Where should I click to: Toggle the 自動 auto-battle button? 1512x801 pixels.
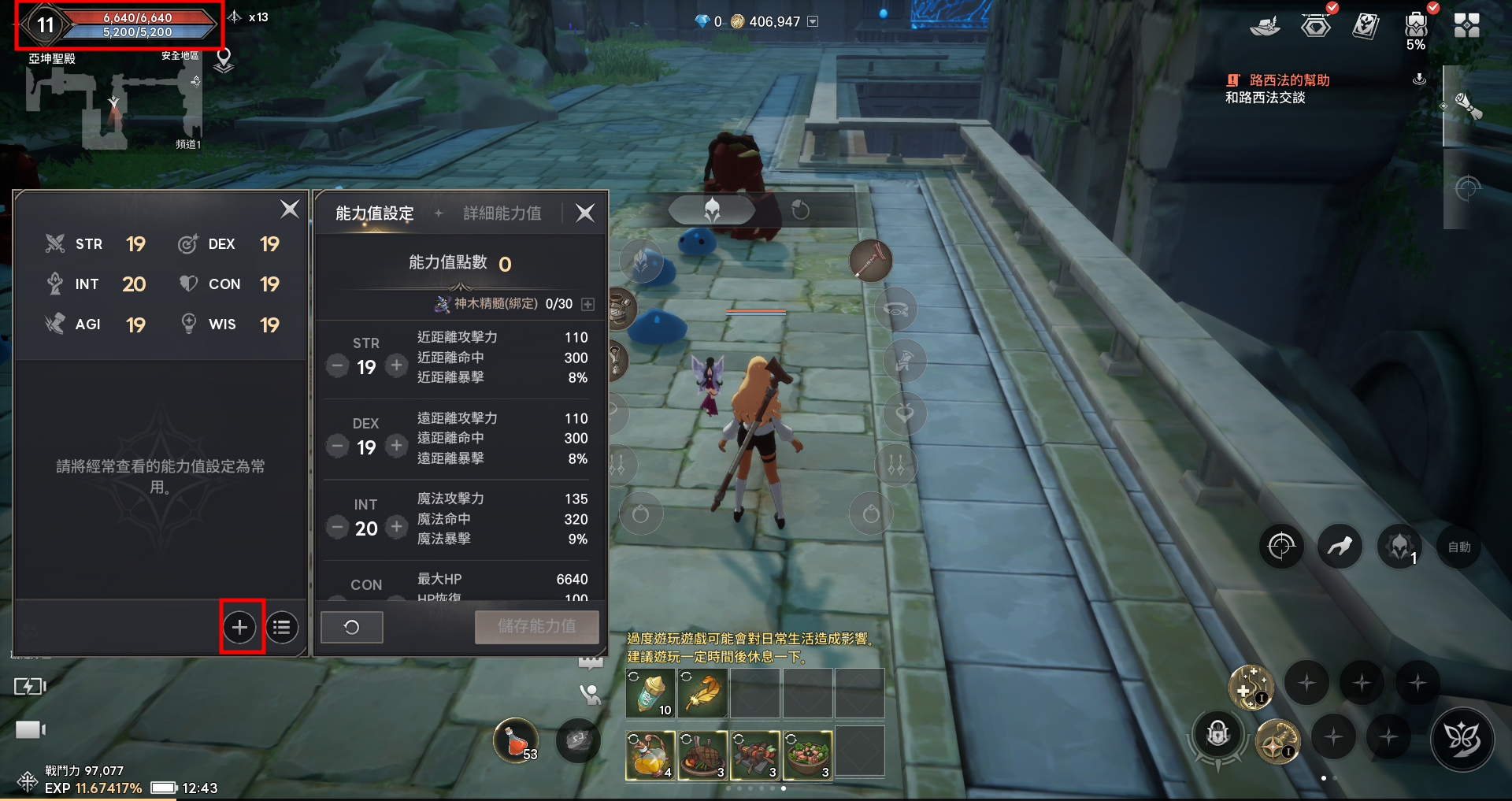(1458, 547)
